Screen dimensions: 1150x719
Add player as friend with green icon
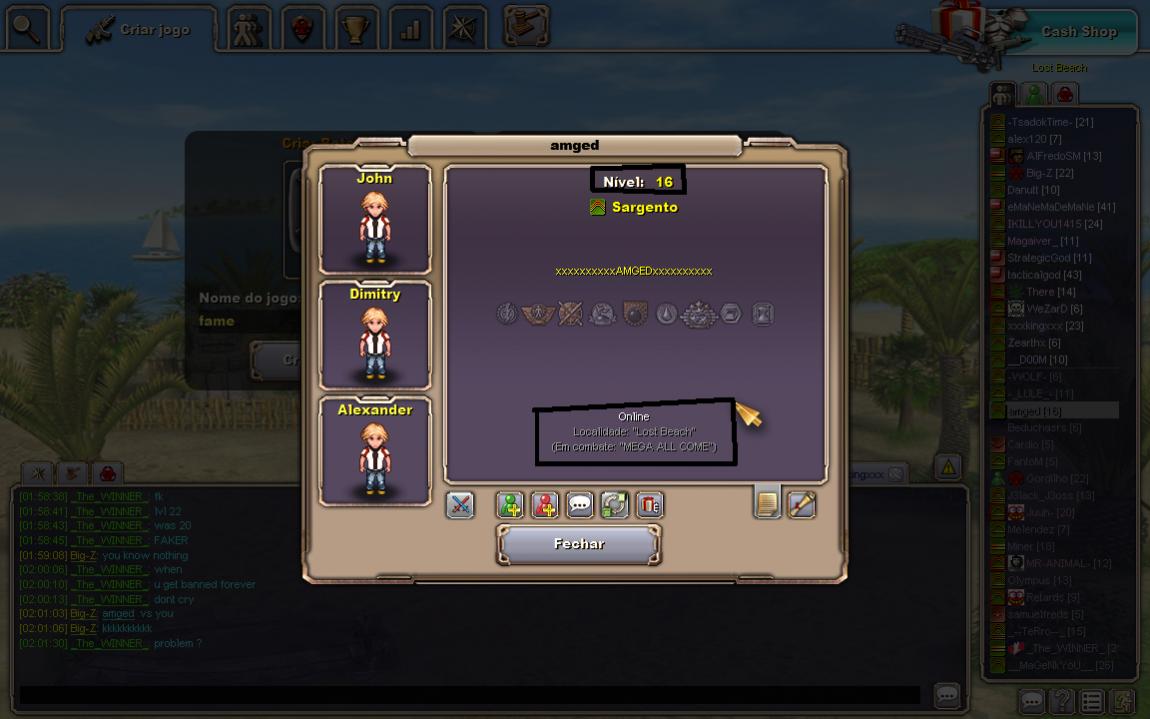(x=510, y=505)
